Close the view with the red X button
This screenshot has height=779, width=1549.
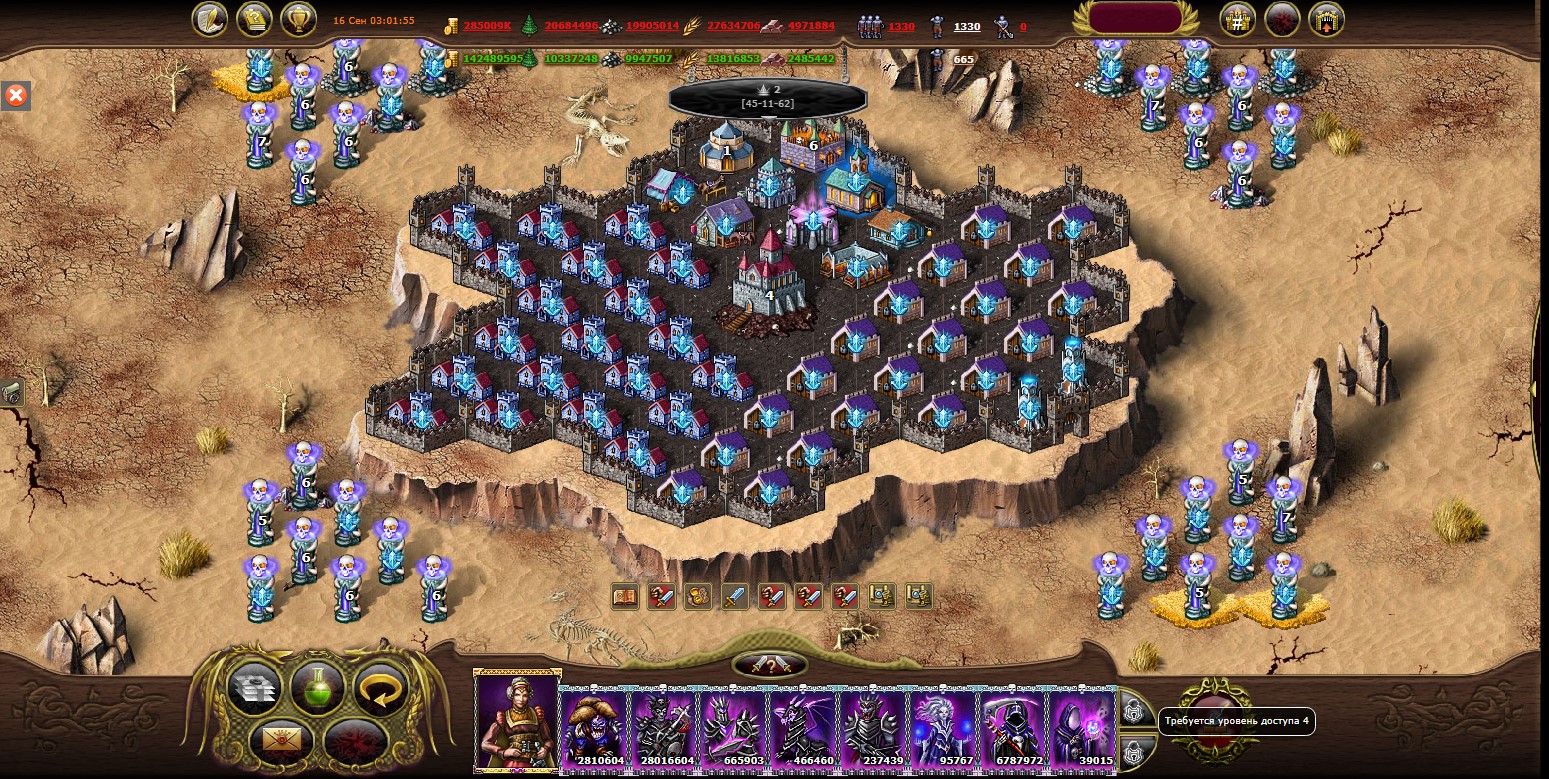16,96
